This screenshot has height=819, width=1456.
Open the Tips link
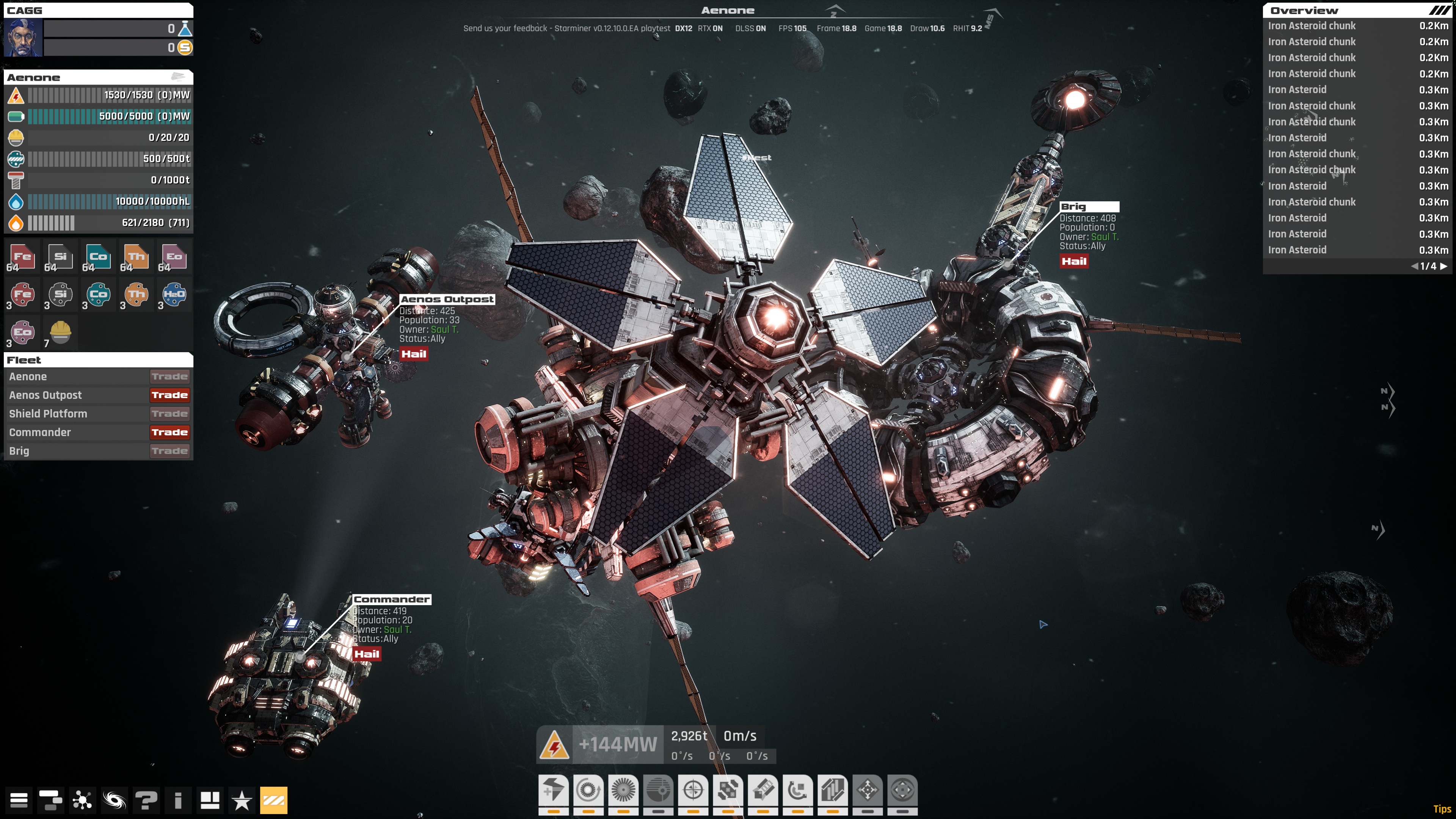tap(1442, 809)
